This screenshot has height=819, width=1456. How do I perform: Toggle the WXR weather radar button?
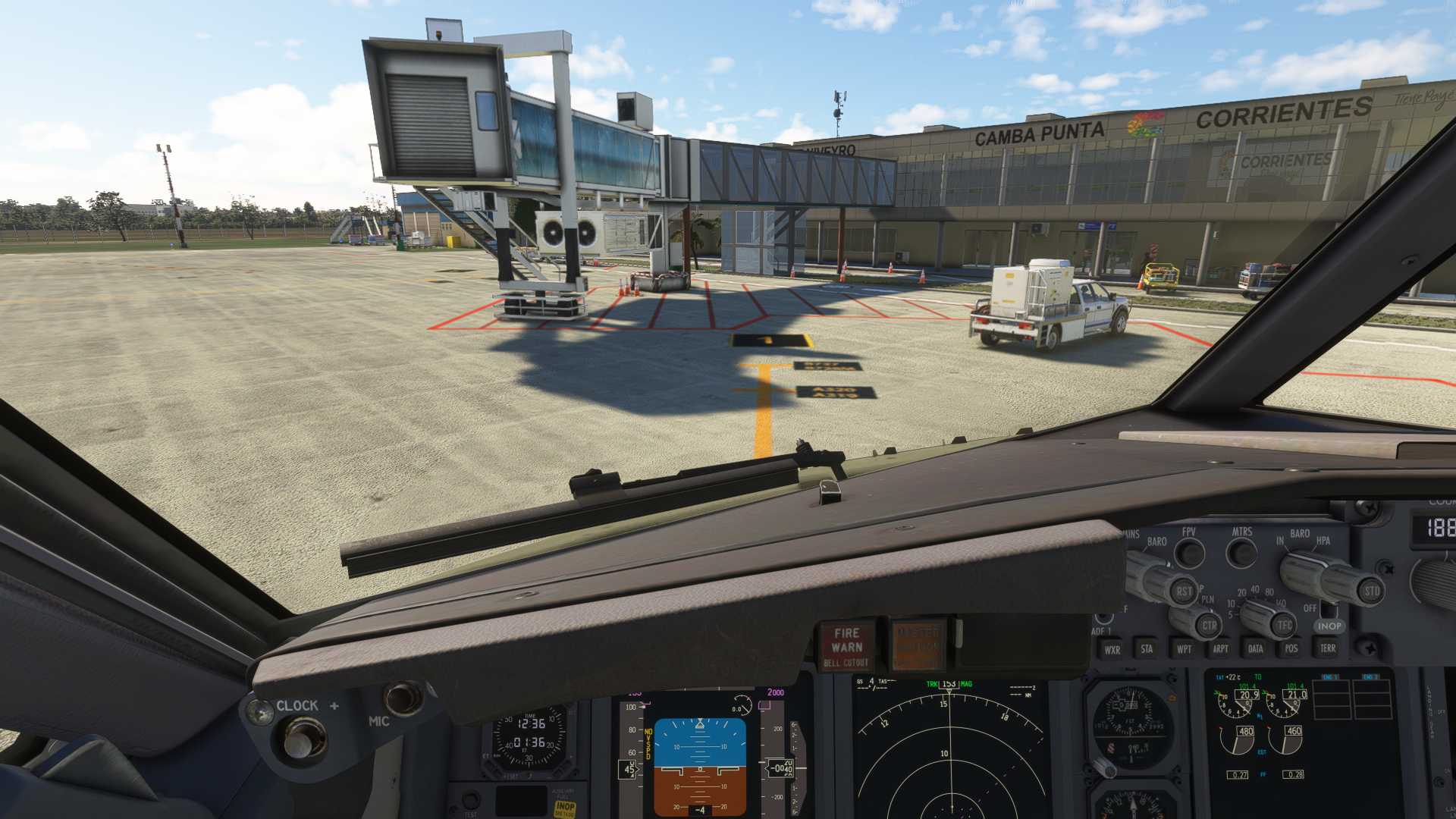point(1112,649)
